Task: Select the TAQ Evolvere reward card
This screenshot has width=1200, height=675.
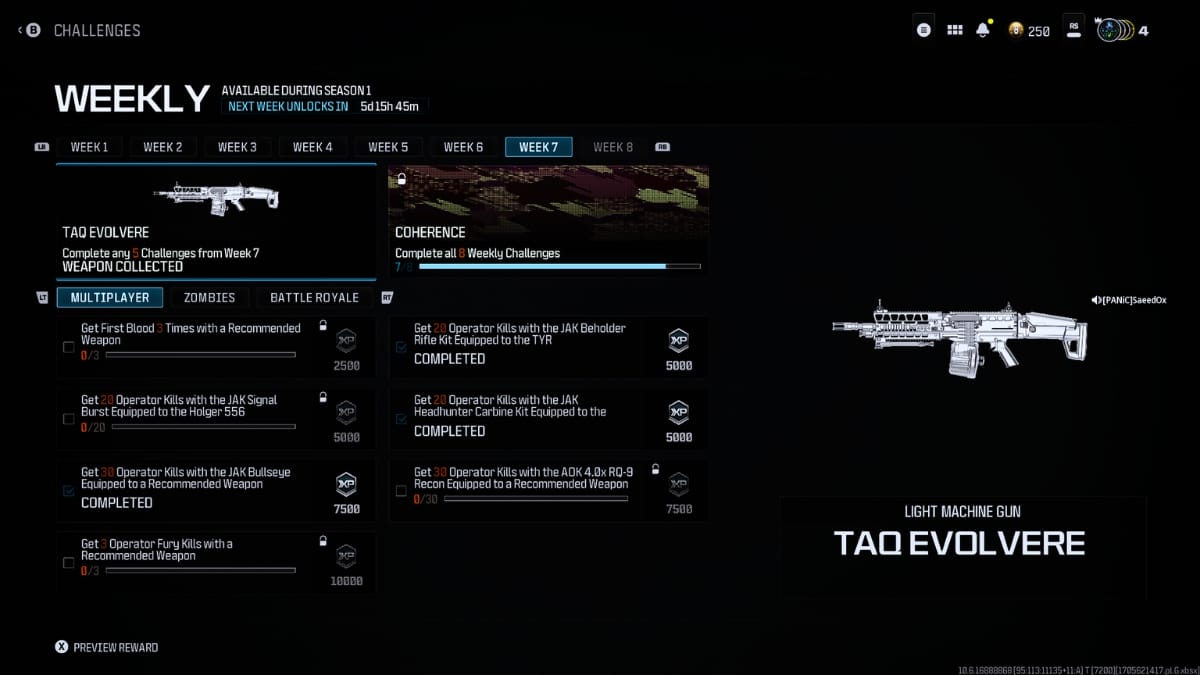Action: pos(216,221)
